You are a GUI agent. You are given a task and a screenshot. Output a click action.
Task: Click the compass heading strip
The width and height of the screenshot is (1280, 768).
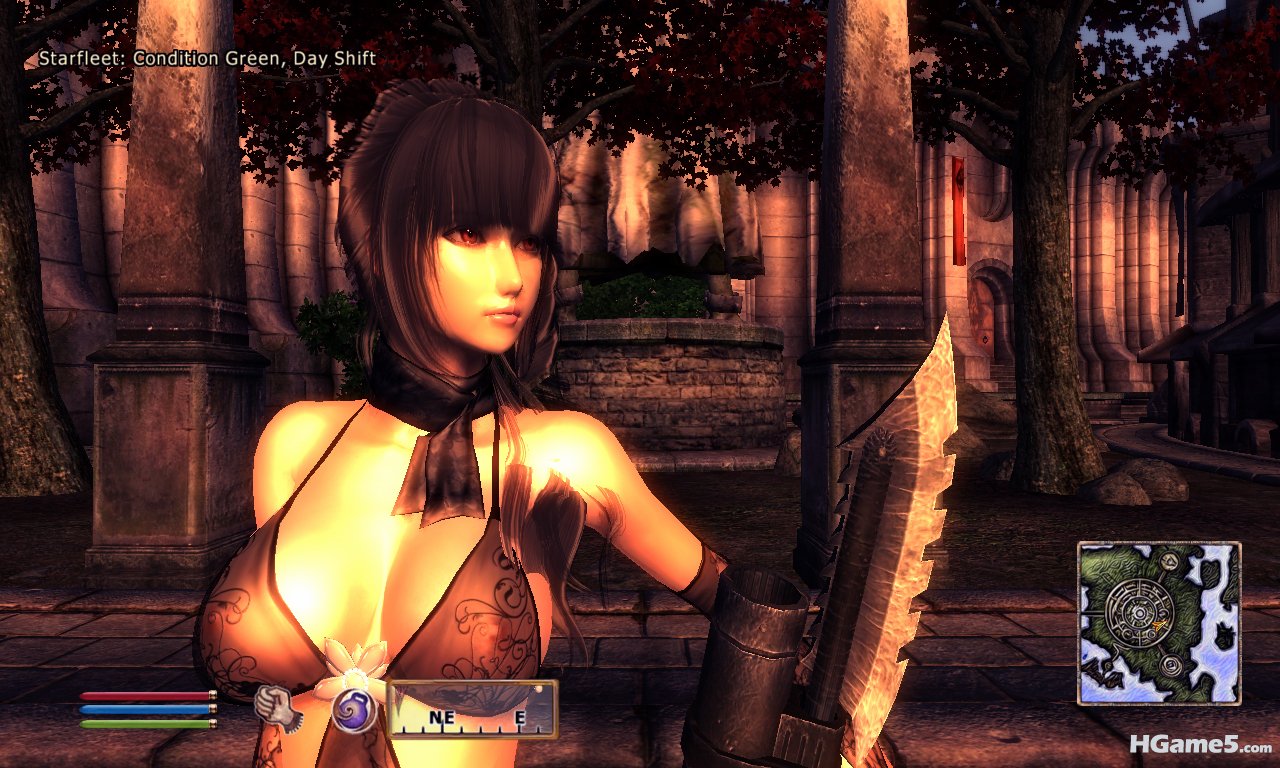(472, 709)
